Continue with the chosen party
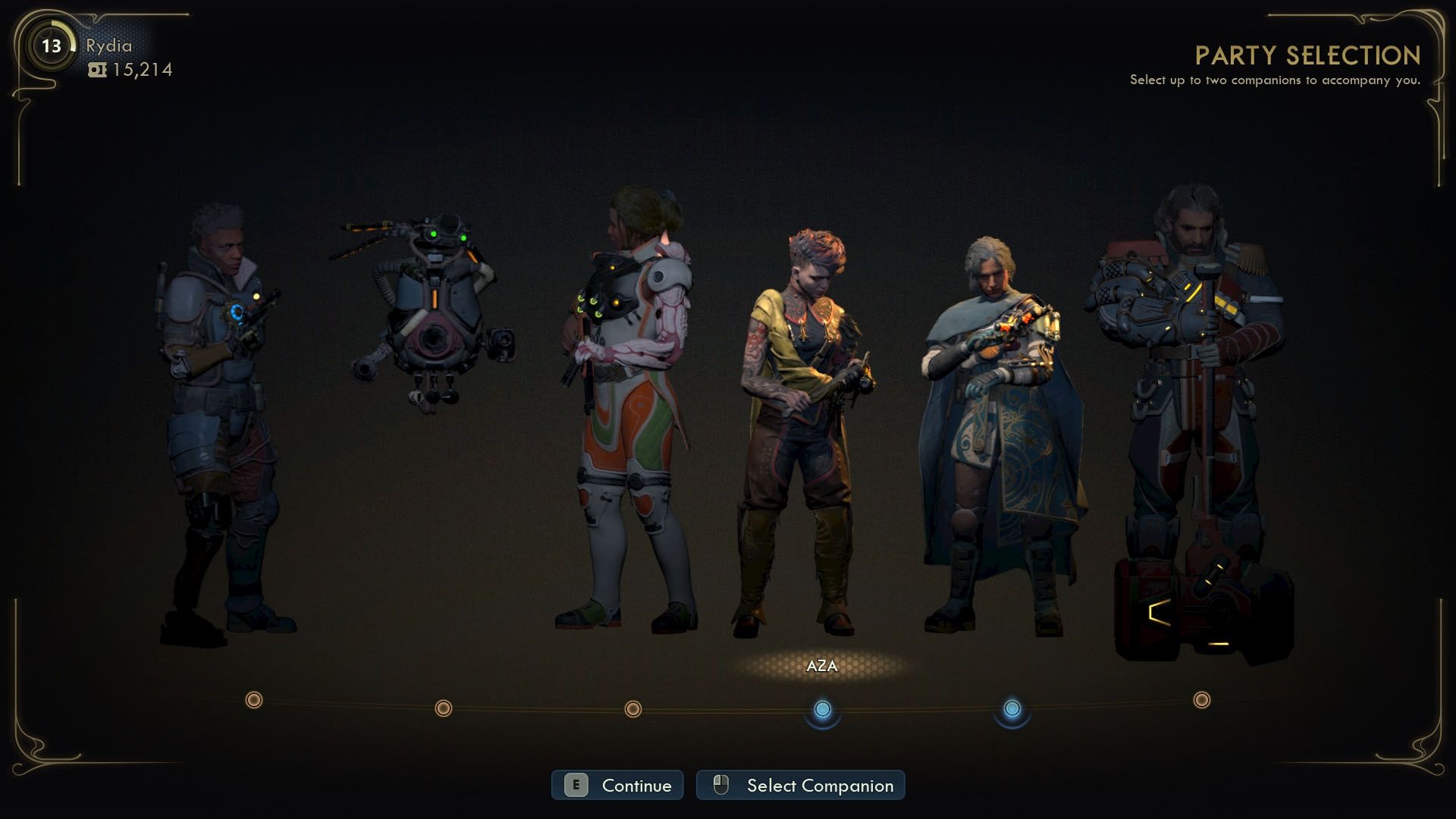This screenshot has width=1456, height=819. 617,786
